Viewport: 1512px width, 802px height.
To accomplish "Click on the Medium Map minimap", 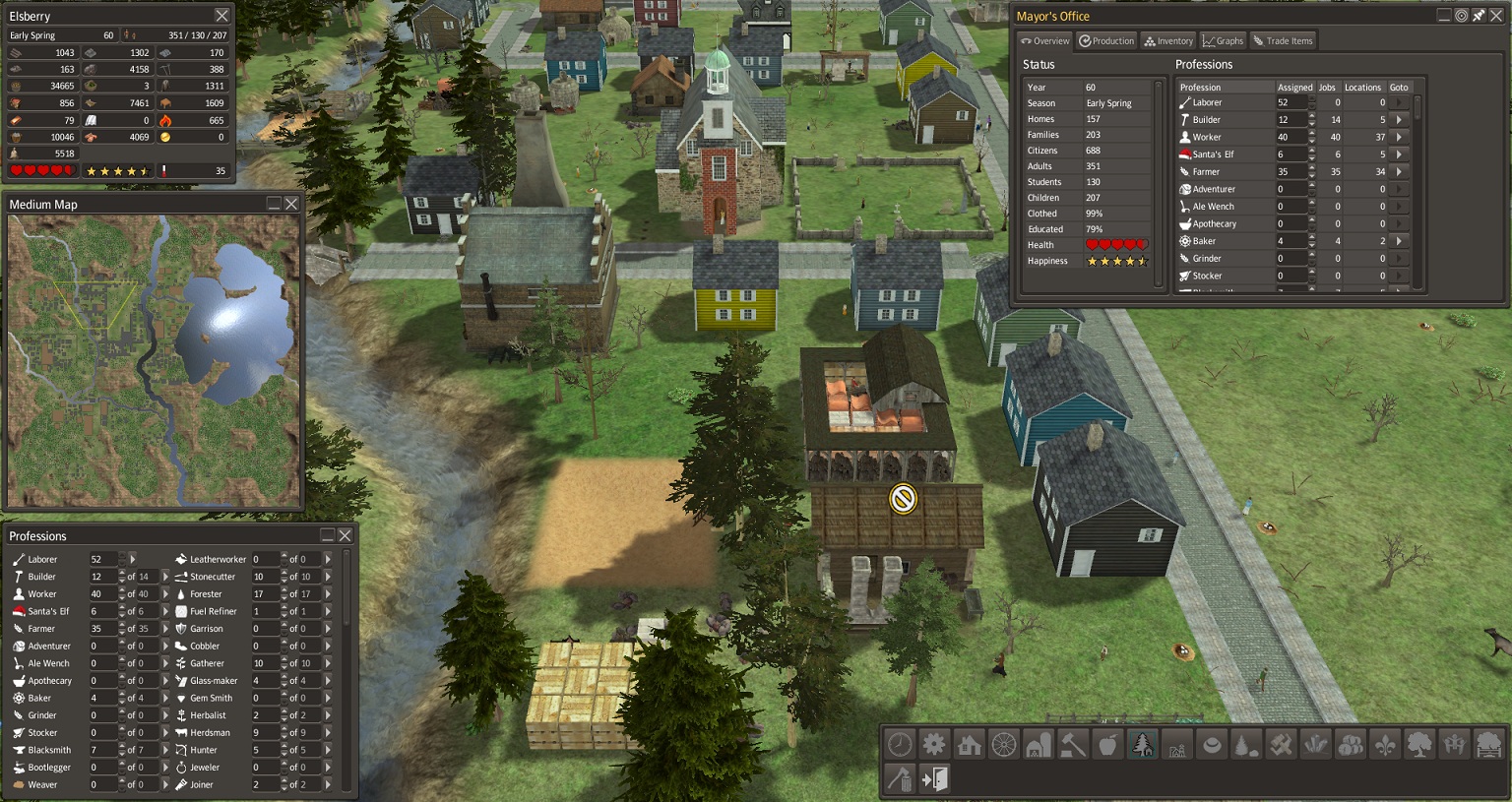I will click(x=154, y=361).
